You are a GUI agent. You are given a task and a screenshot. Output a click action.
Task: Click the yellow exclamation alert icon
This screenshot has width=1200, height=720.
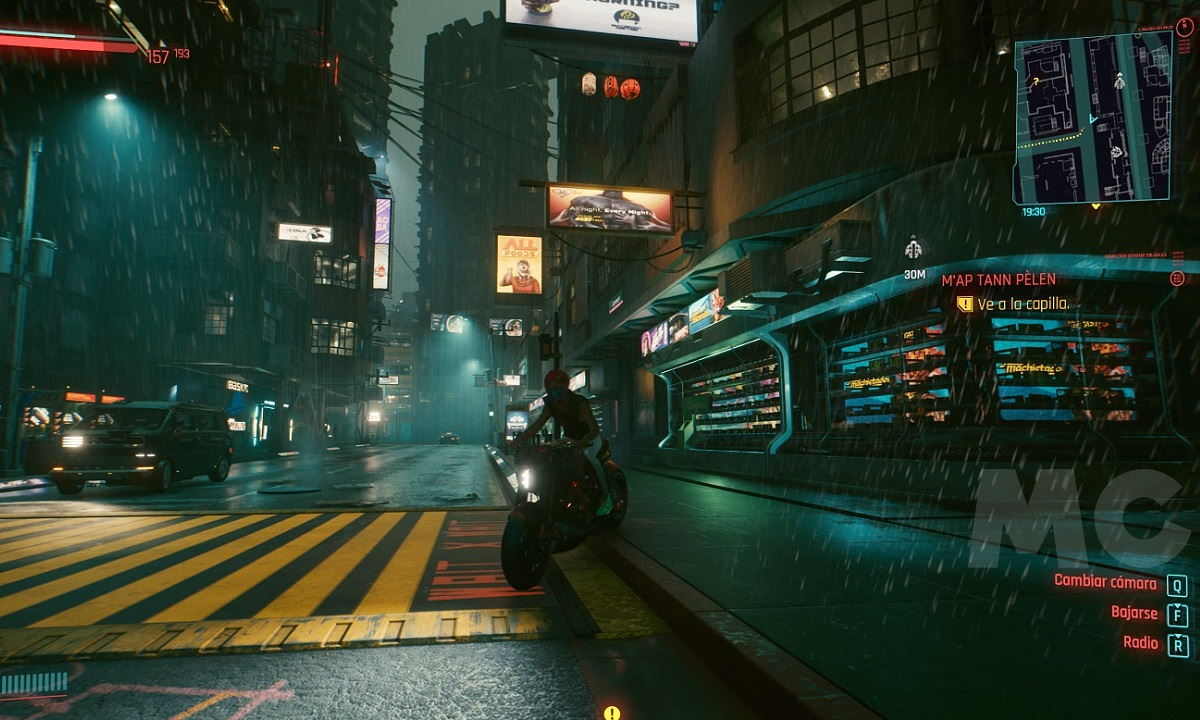pos(611,712)
